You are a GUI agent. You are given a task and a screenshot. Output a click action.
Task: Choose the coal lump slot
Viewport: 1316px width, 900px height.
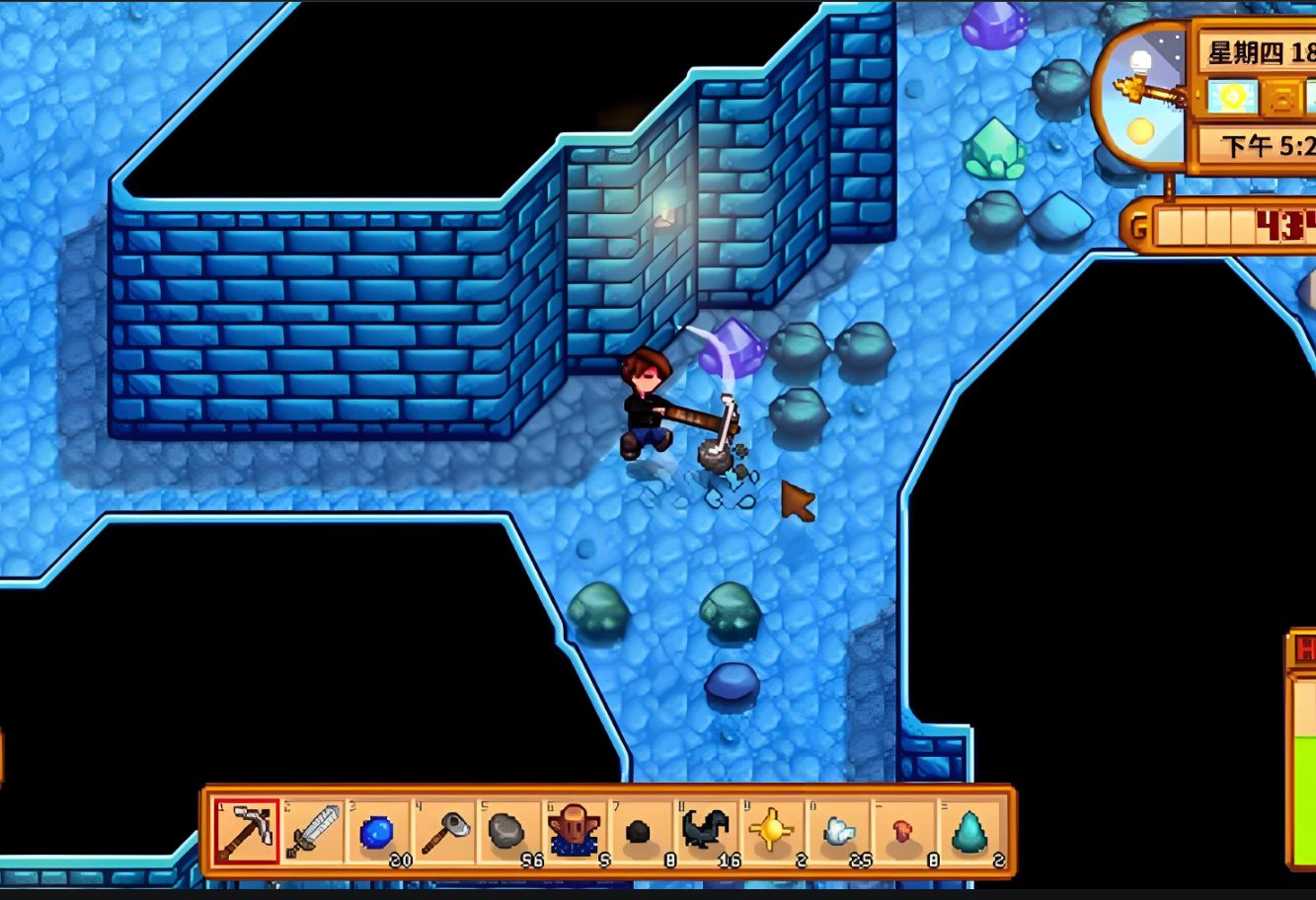tap(641, 831)
